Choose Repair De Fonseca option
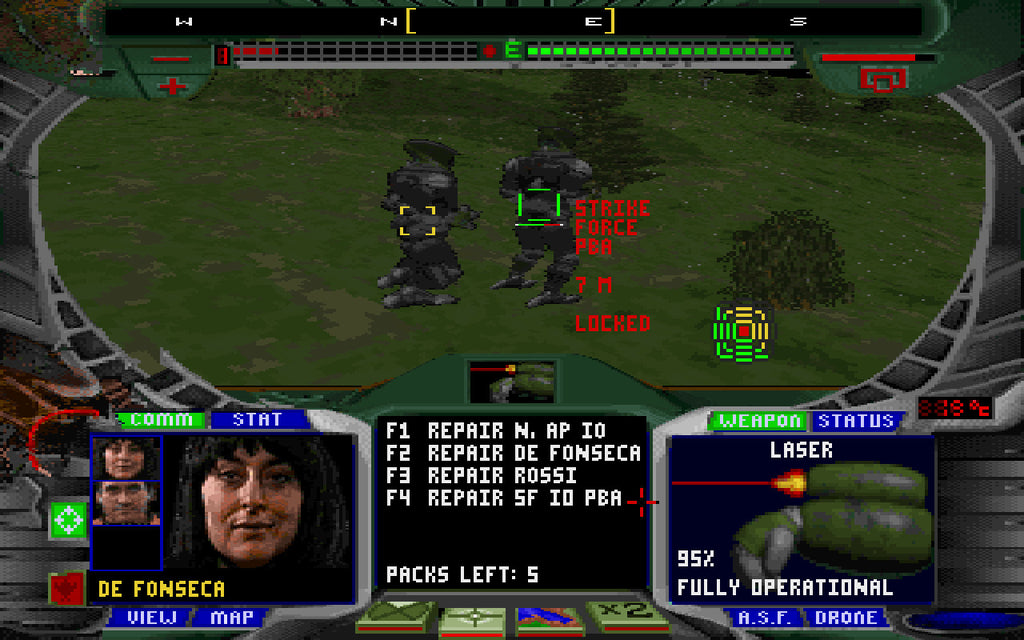Screen dimensions: 1024x640 click(513, 453)
